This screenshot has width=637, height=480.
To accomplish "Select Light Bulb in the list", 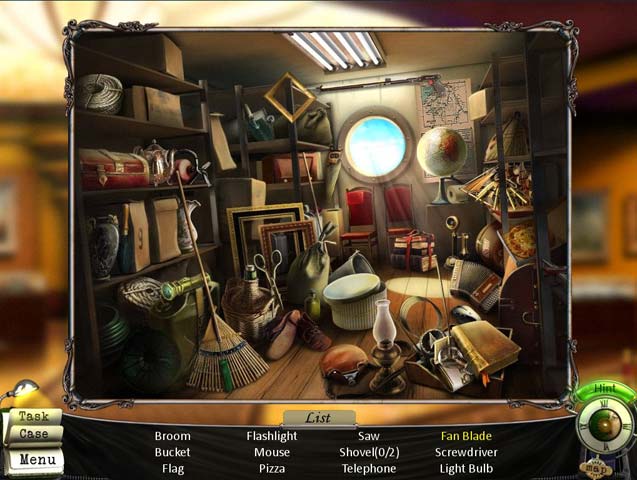I will (466, 468).
